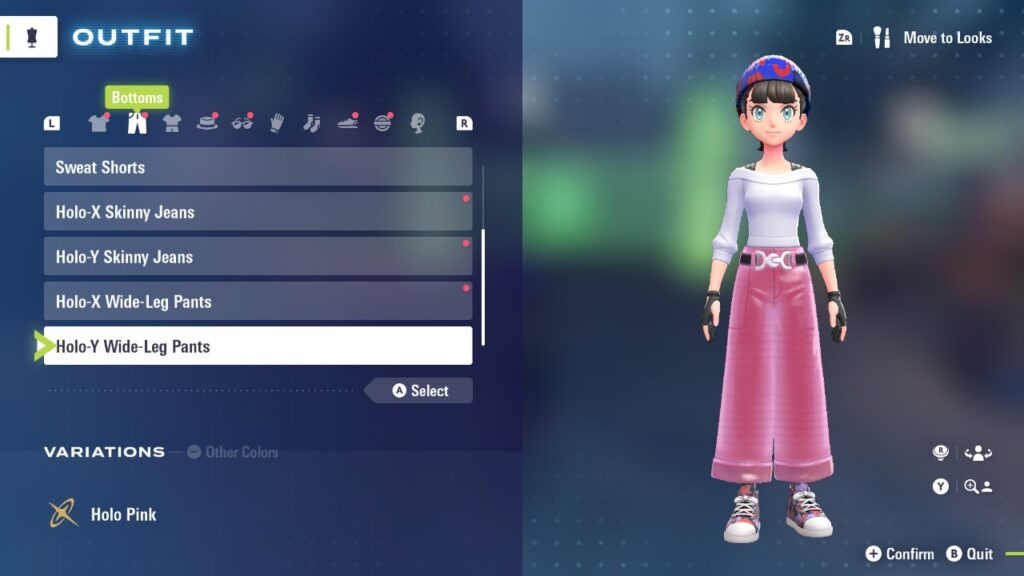This screenshot has height=576, width=1024.
Task: Switch to the head-and-ear accessory tab
Action: click(x=418, y=123)
